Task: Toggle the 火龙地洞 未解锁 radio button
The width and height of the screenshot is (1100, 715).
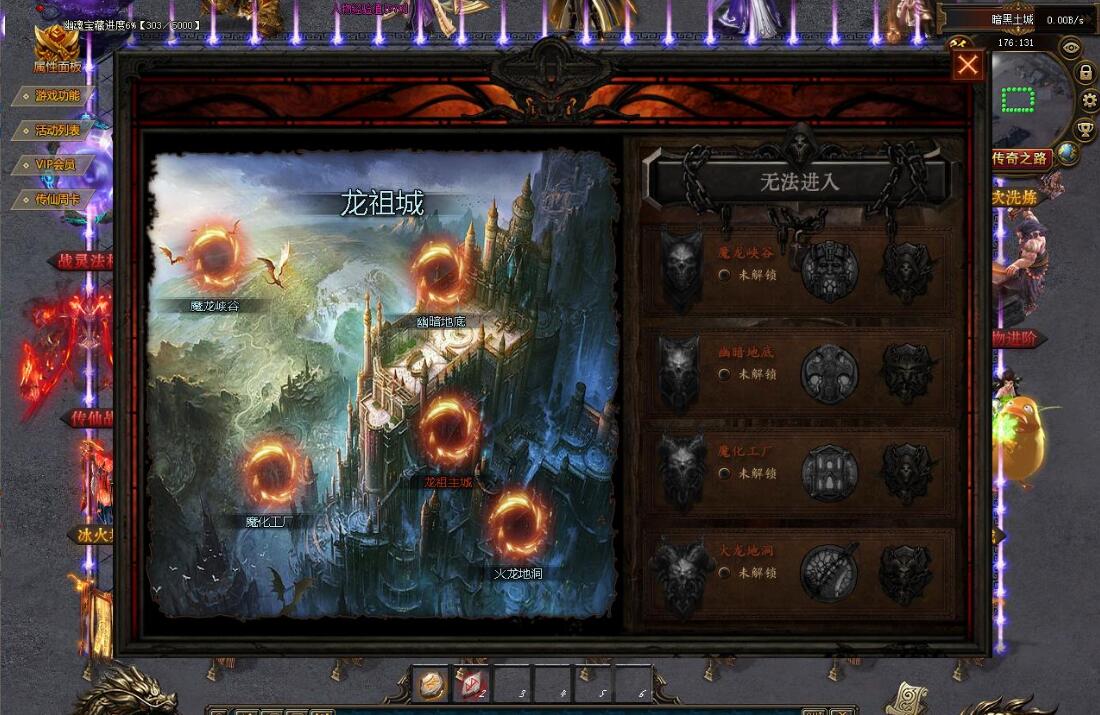Action: [x=724, y=573]
